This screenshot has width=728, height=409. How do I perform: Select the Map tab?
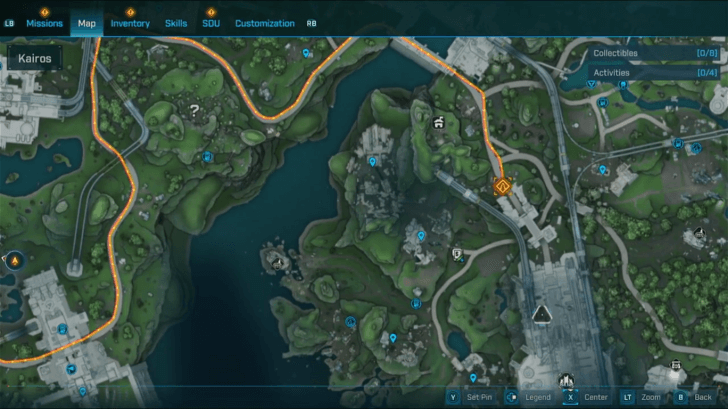tap(86, 23)
